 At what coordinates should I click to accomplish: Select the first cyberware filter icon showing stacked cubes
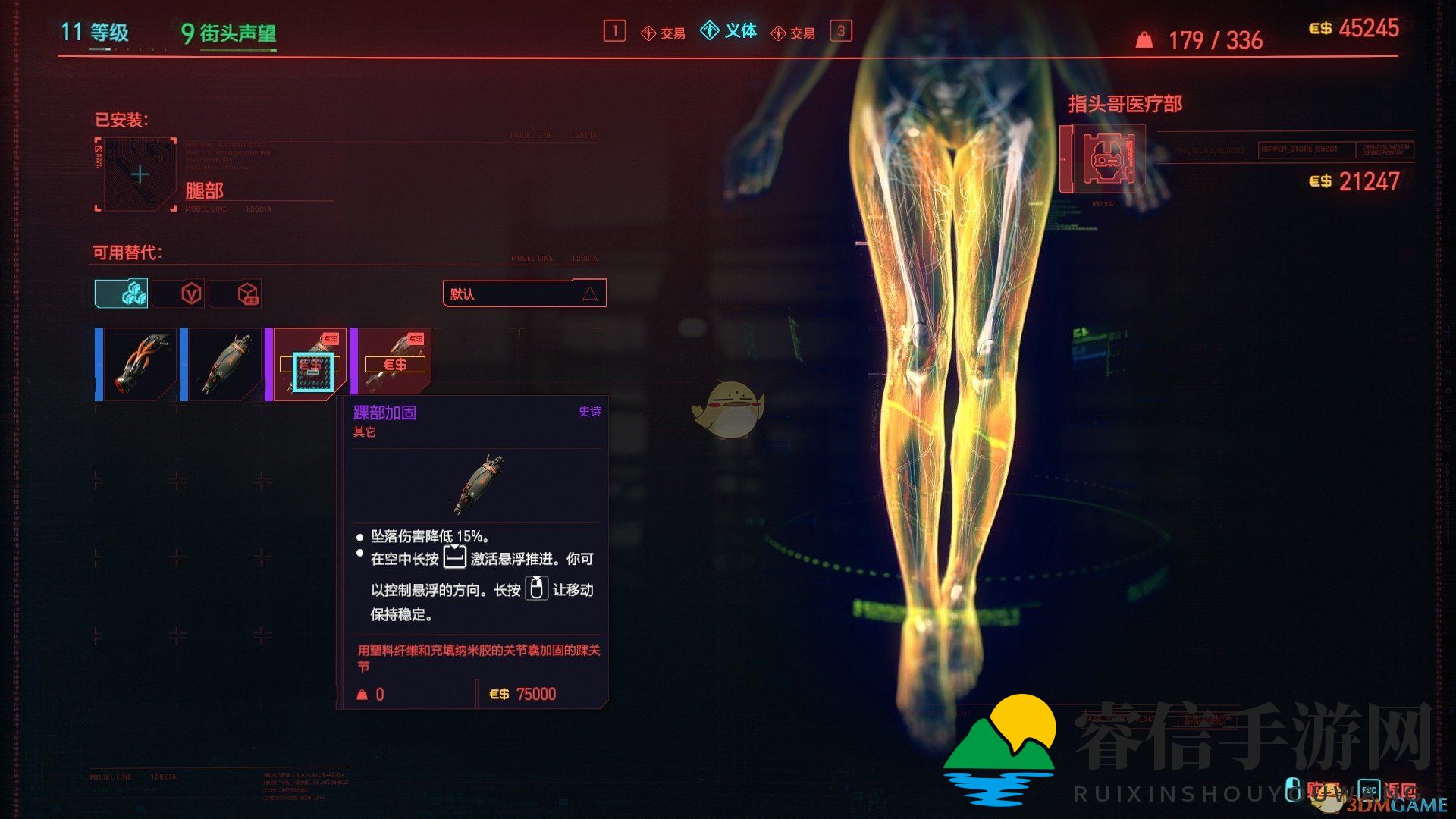click(121, 293)
